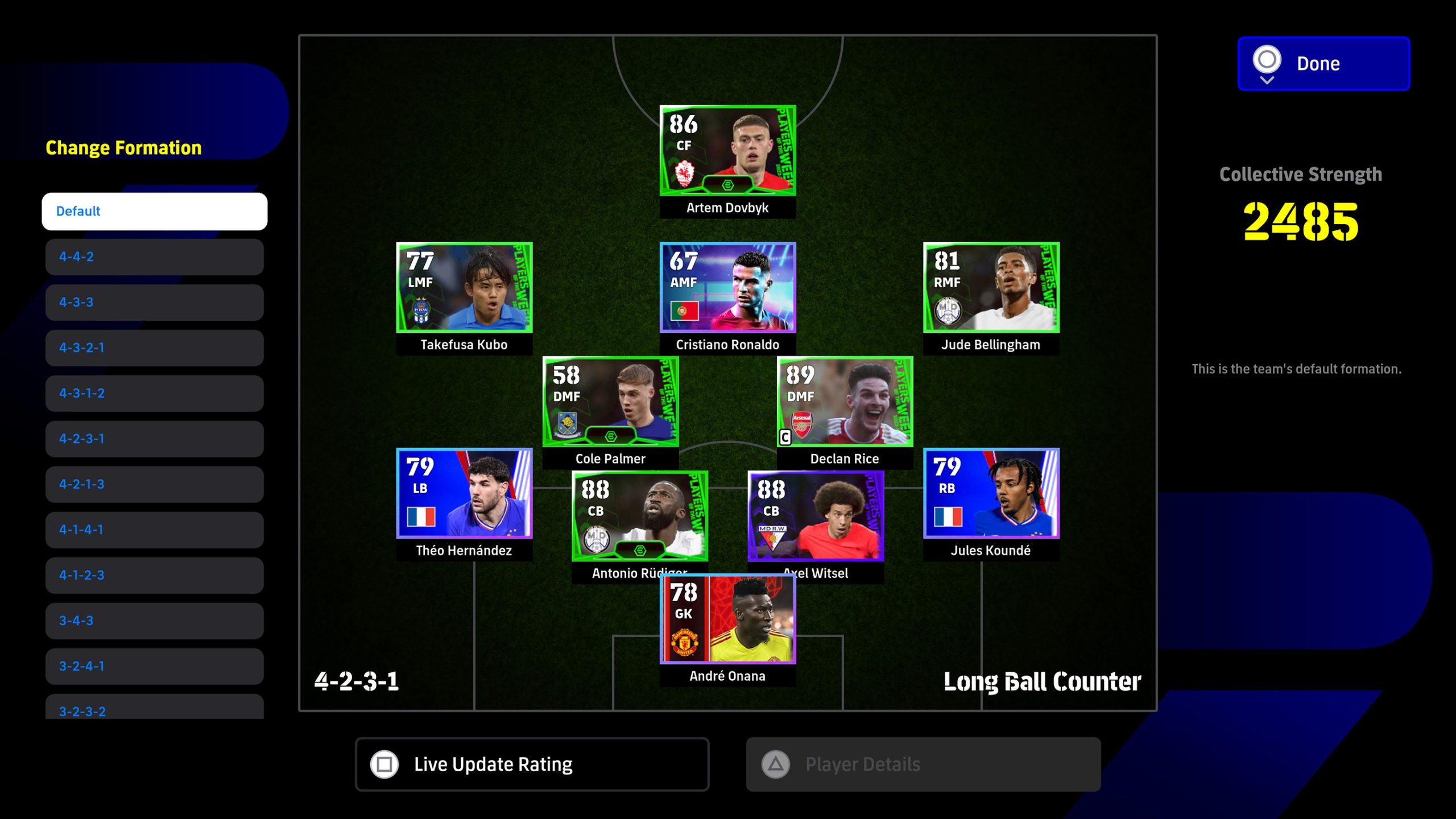Choose the 3-4-3 formation
Screen dimensions: 1456x819
(x=154, y=621)
